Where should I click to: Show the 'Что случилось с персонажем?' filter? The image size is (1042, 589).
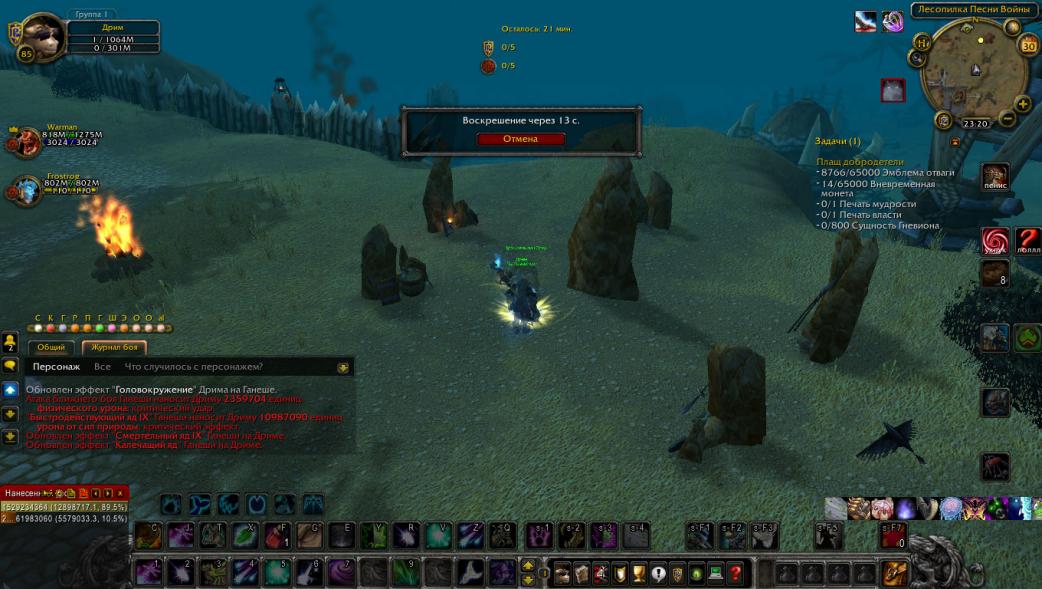tap(197, 367)
